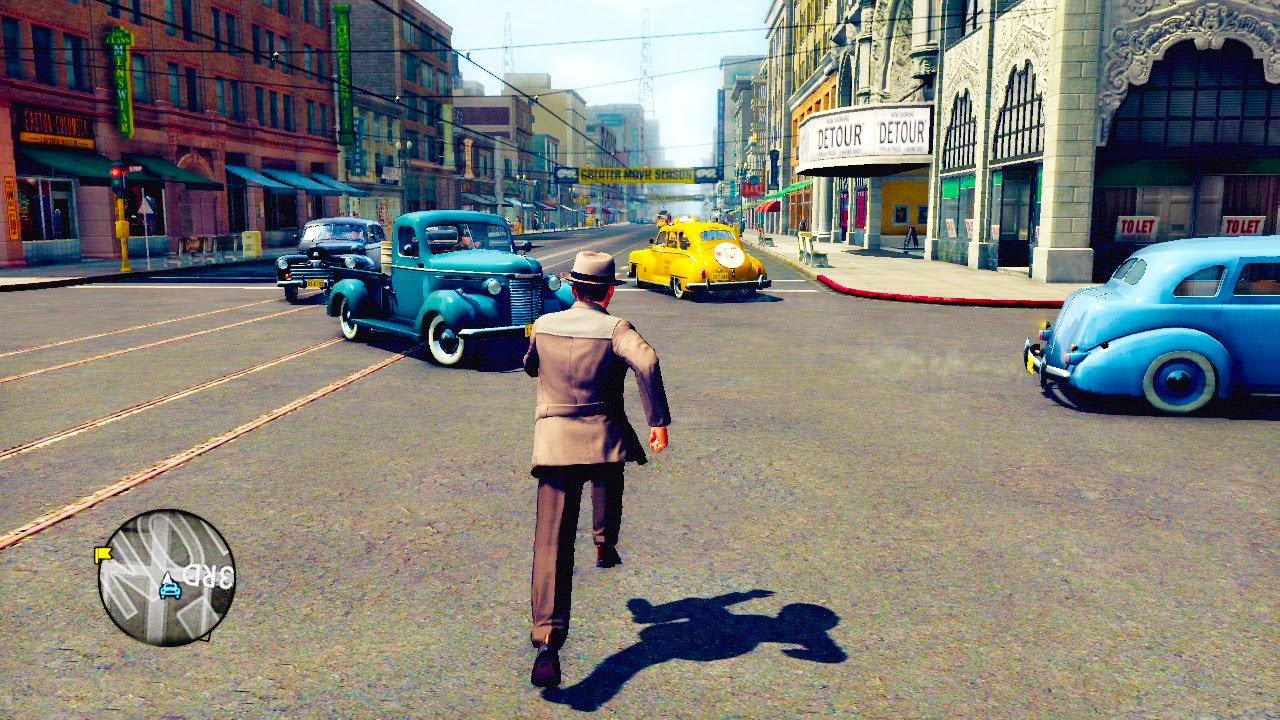Click the blue car icon on the minimap
Viewport: 1280px width, 720px height.
170,587
